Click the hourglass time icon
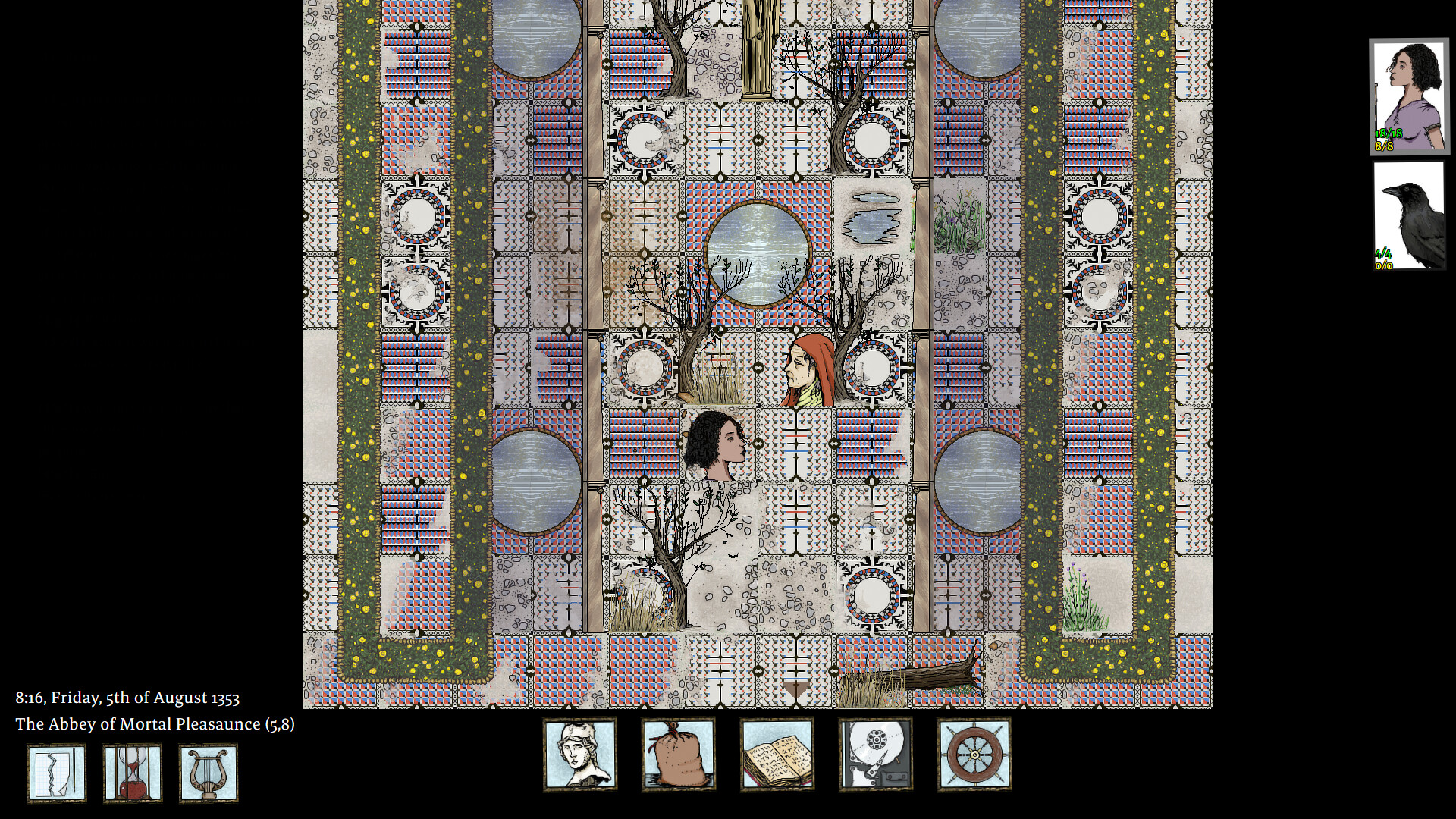The height and width of the screenshot is (819, 1456). point(132,773)
